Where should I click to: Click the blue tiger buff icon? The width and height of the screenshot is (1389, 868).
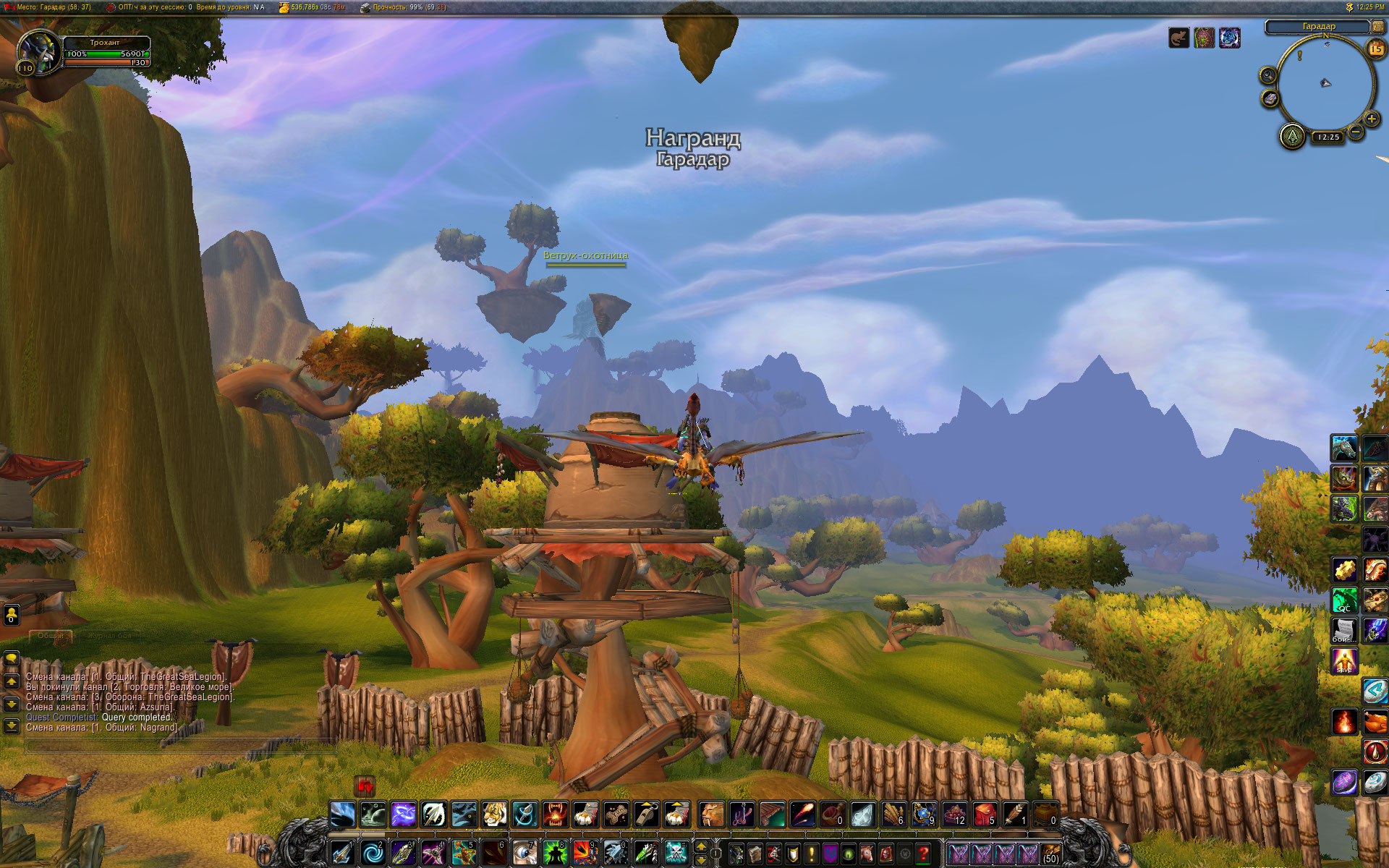point(1229,38)
